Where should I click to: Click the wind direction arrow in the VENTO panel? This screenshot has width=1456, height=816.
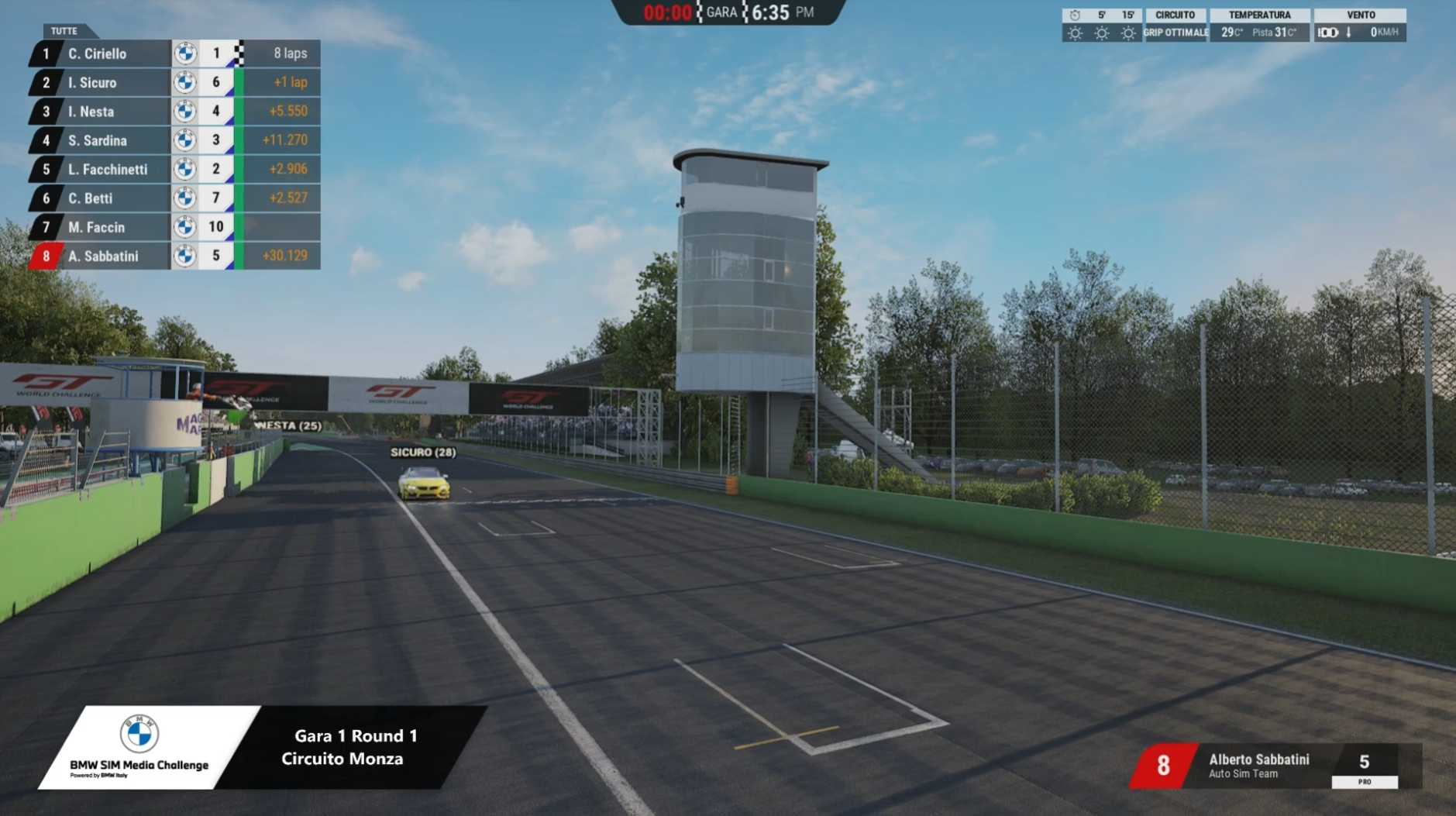1348,32
